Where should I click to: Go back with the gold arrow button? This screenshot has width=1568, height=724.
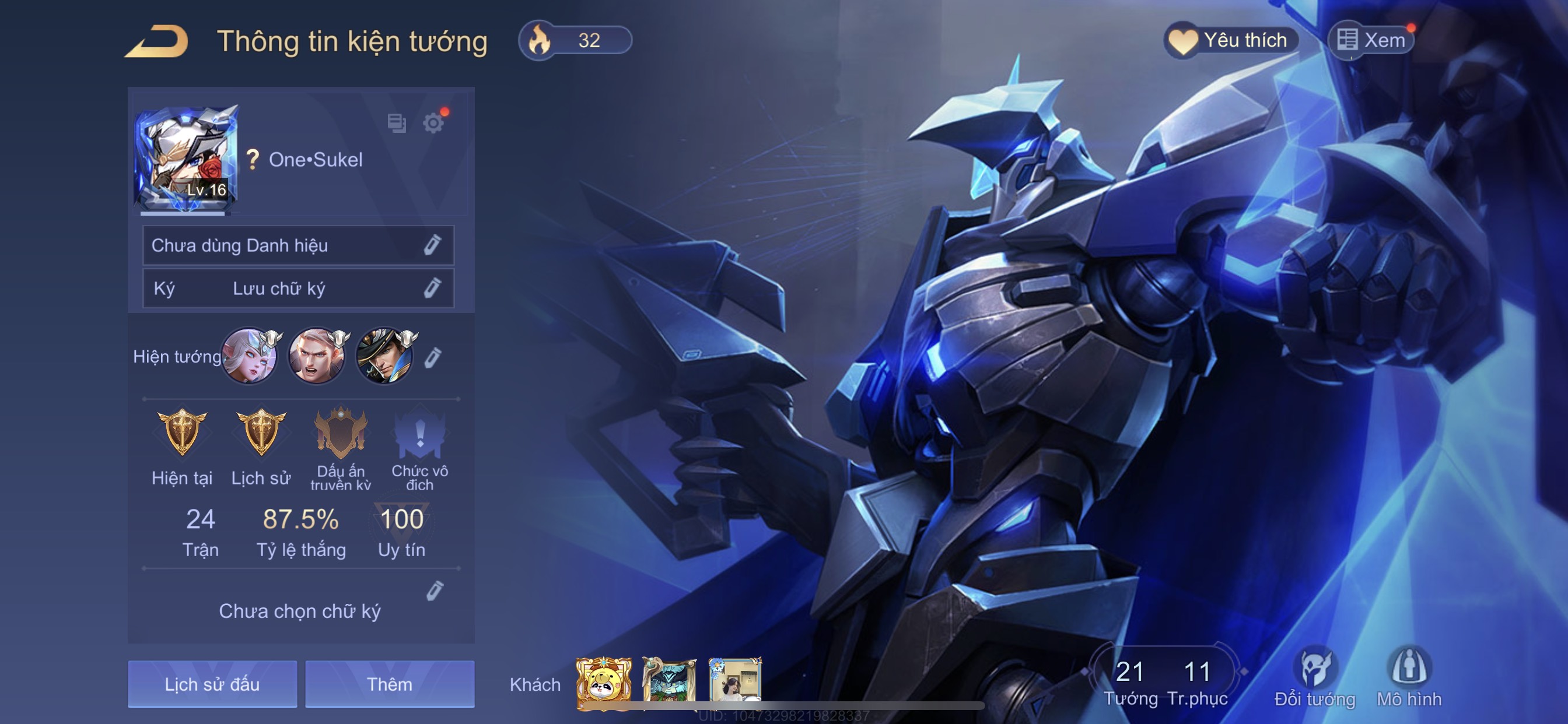(x=157, y=41)
